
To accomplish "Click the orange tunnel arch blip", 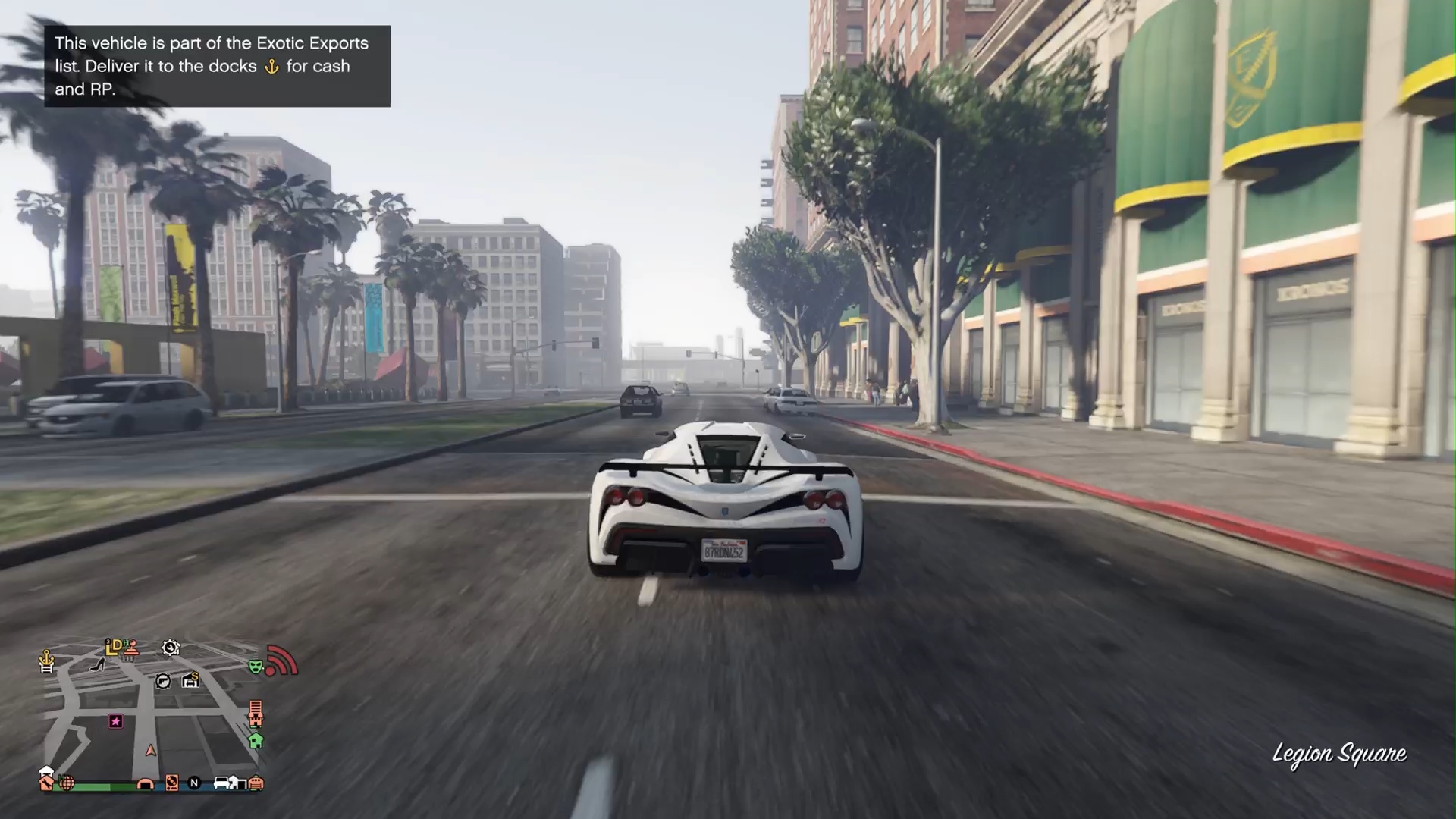I will pyautogui.click(x=145, y=783).
